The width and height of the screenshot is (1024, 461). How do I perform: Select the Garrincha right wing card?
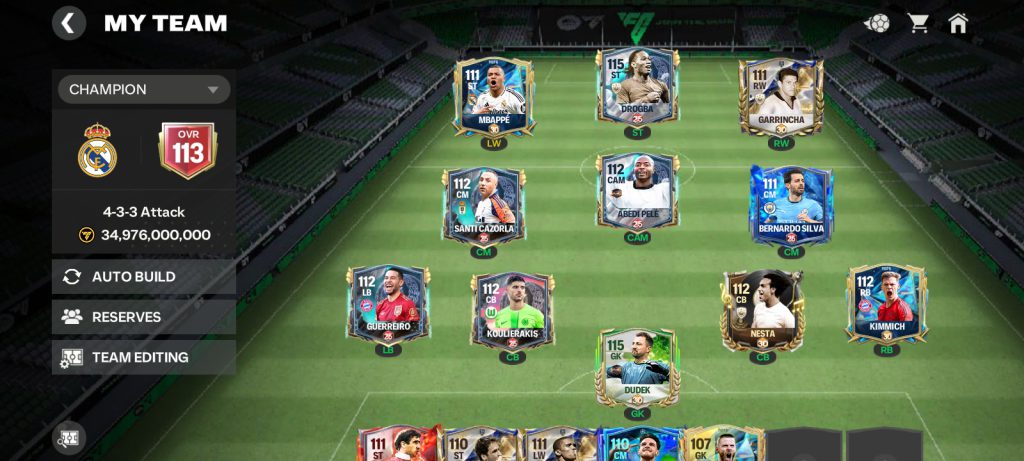pyautogui.click(x=781, y=98)
